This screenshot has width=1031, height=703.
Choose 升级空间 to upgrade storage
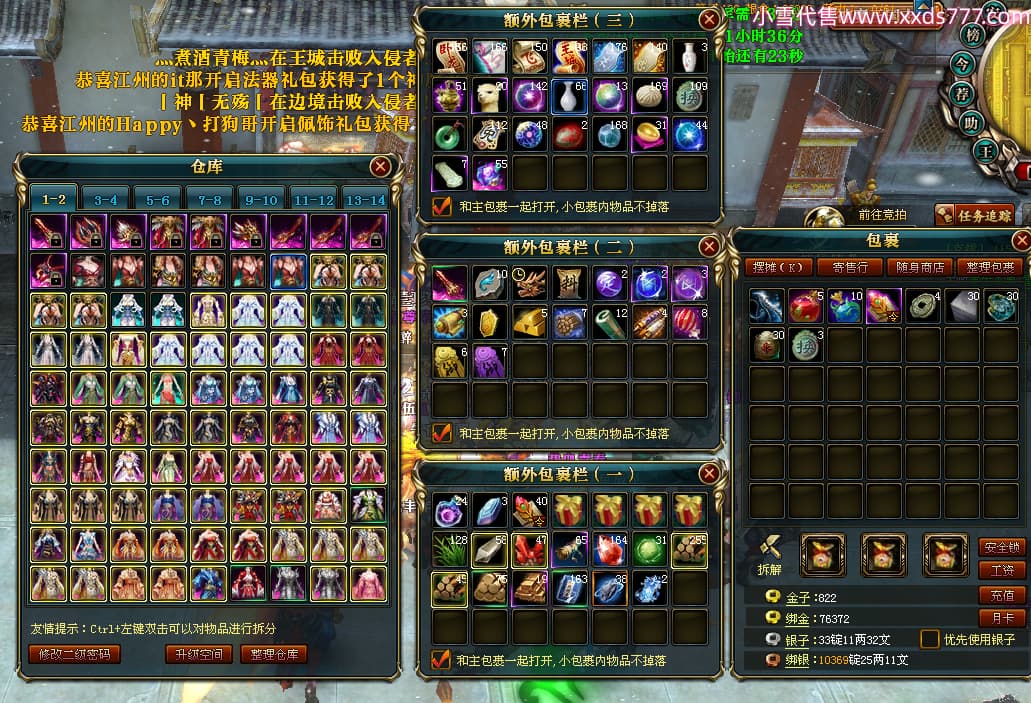[x=200, y=654]
